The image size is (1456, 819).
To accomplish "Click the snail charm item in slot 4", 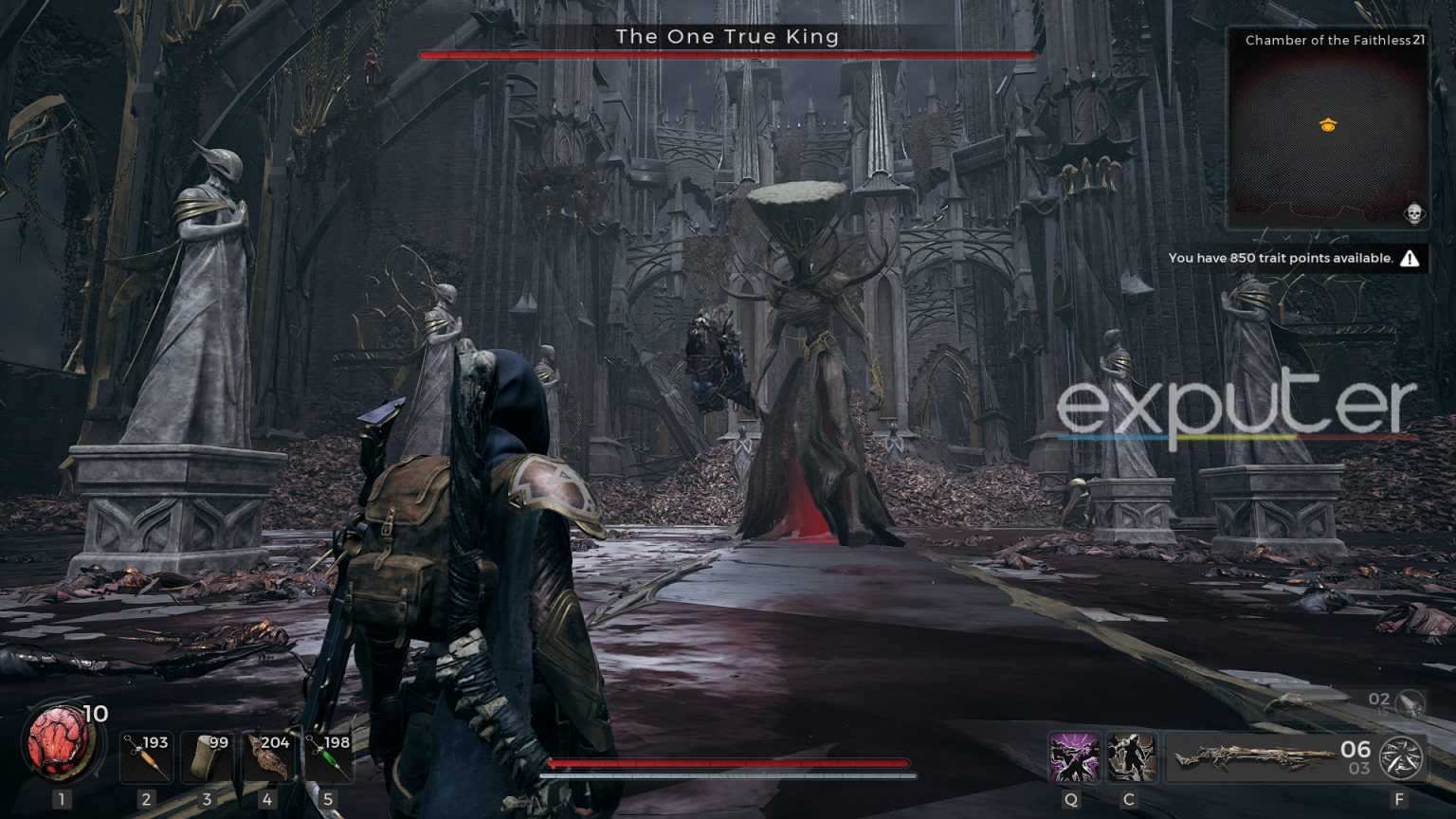I will tap(268, 756).
